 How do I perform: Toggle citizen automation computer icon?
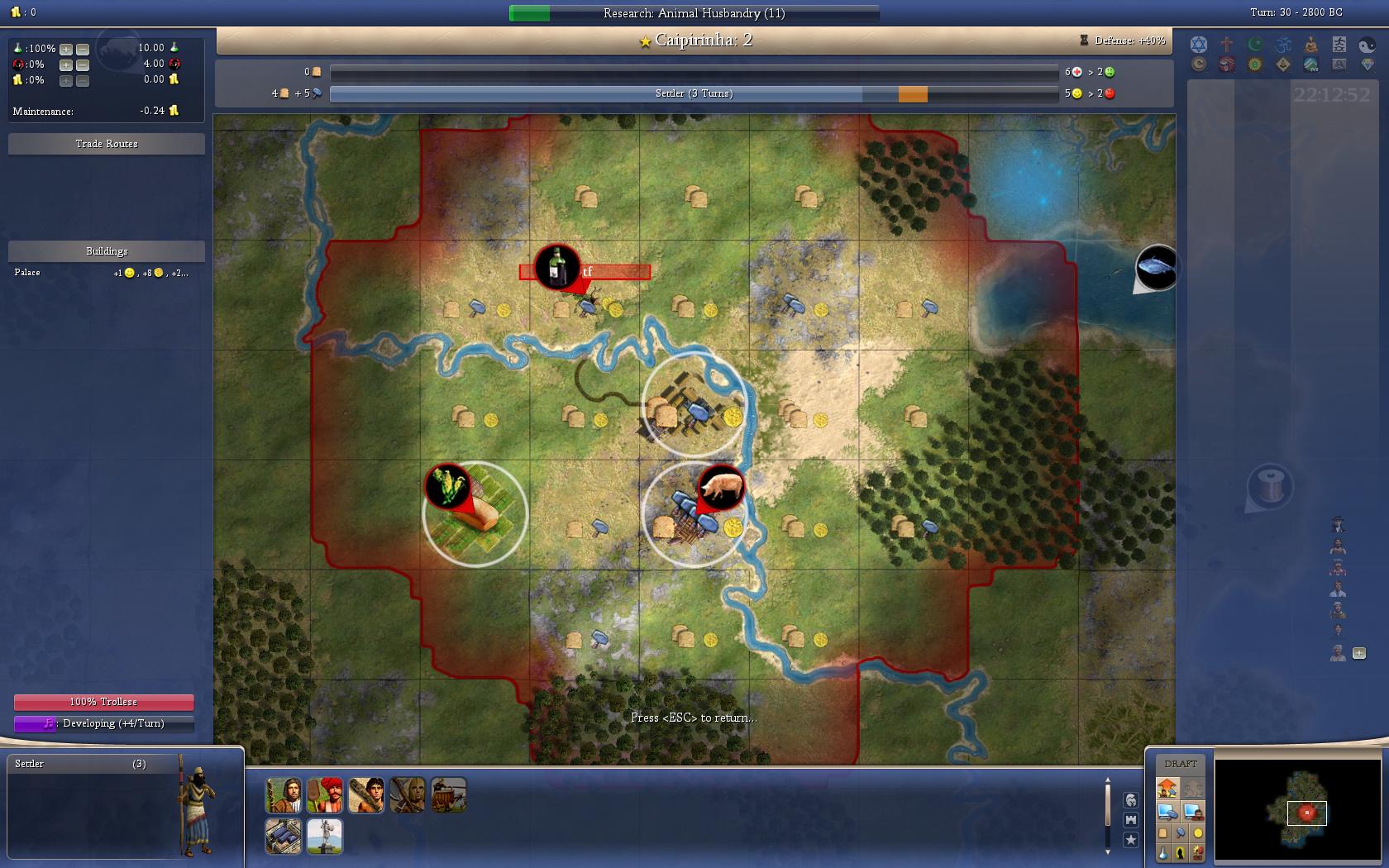[x=1192, y=812]
